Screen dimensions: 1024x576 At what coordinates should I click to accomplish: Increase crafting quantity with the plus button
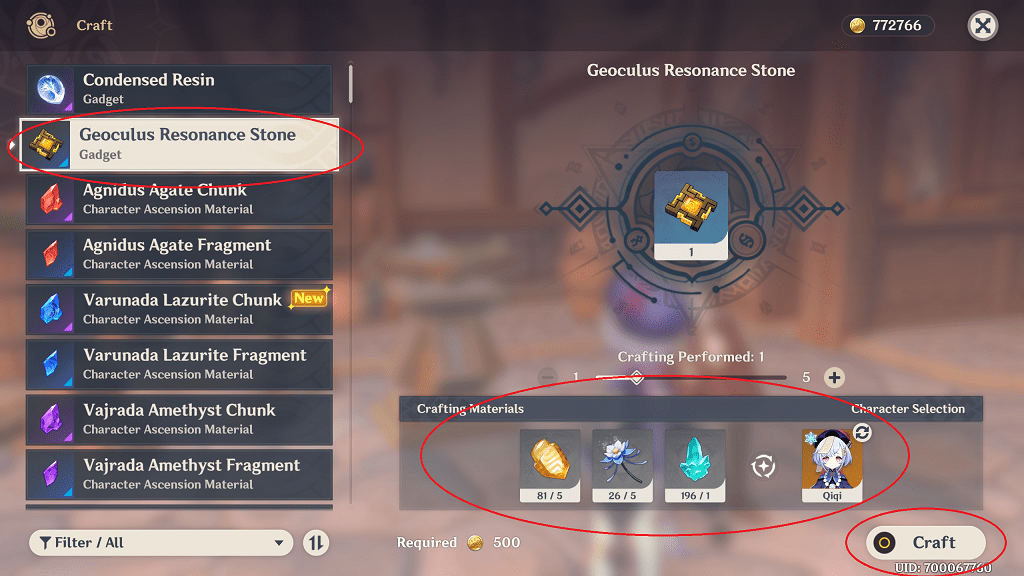pos(835,377)
